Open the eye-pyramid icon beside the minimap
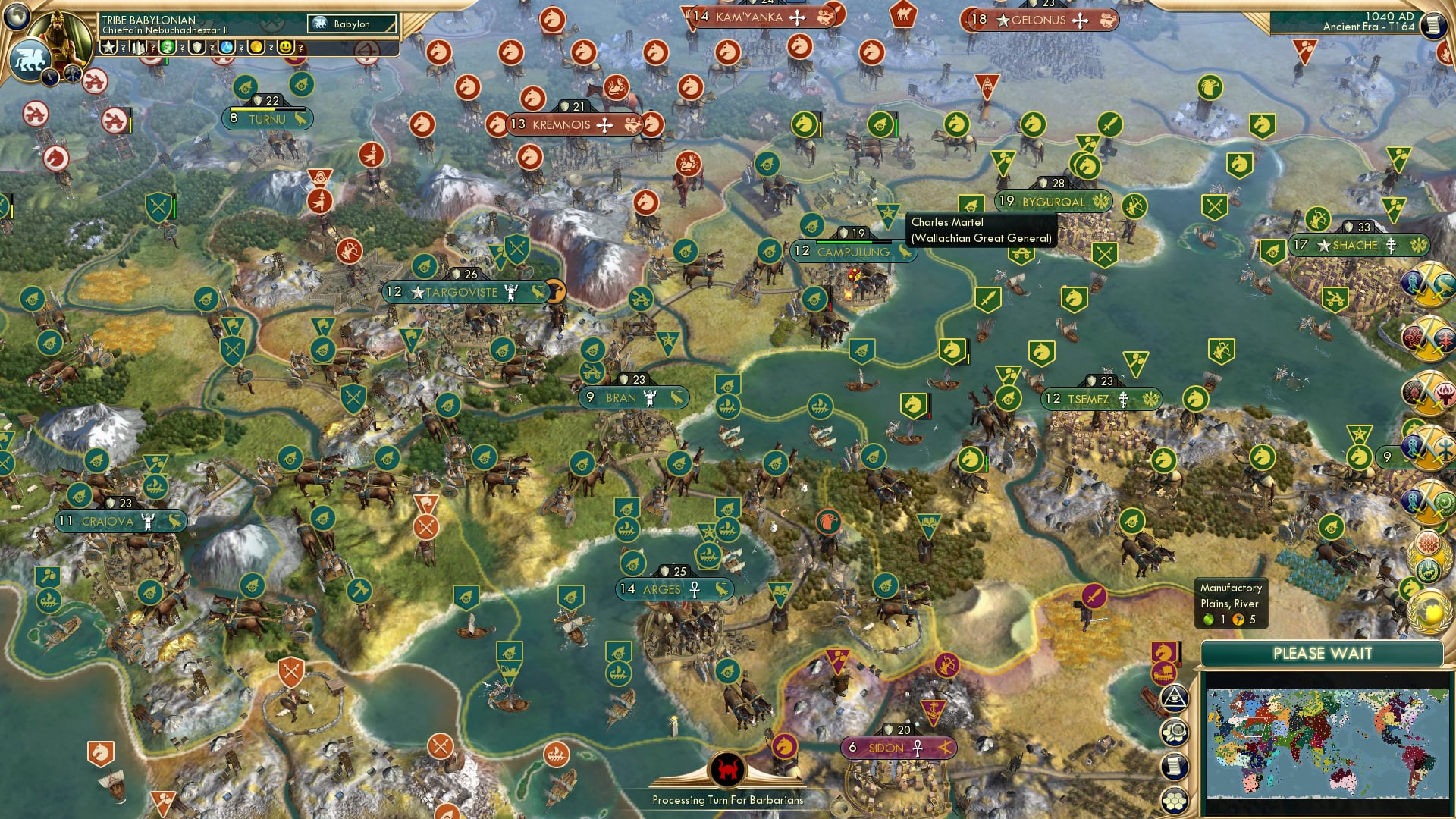This screenshot has height=819, width=1456. [1174, 698]
